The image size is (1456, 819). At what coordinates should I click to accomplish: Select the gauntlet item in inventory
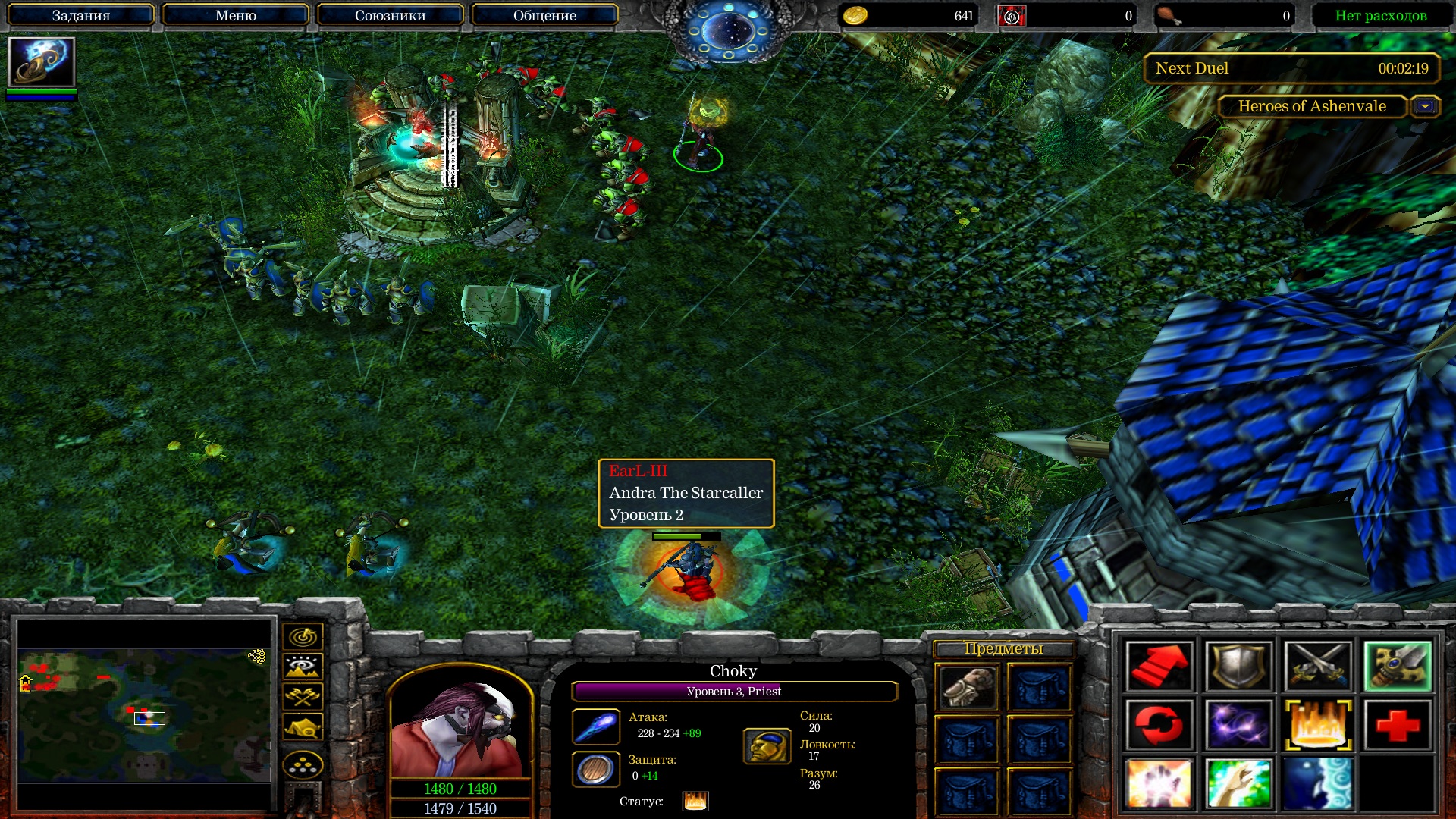pos(967,687)
